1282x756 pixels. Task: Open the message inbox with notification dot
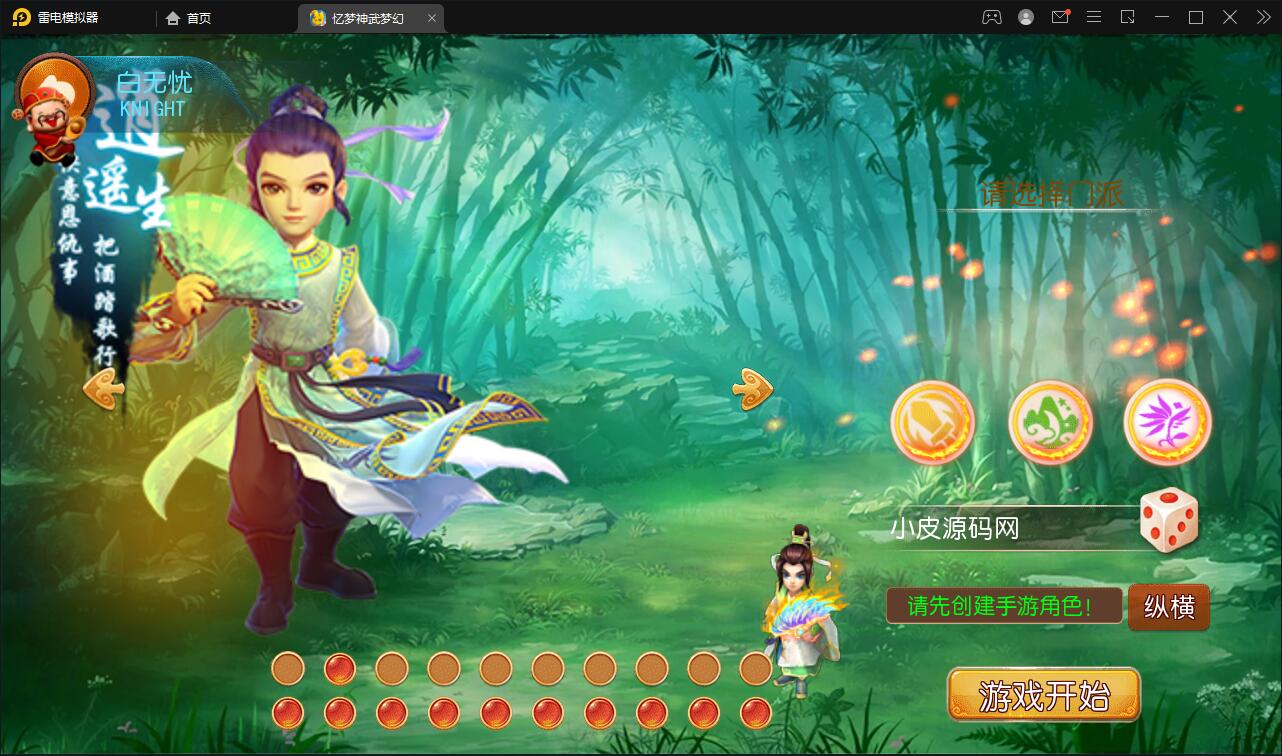point(1060,17)
